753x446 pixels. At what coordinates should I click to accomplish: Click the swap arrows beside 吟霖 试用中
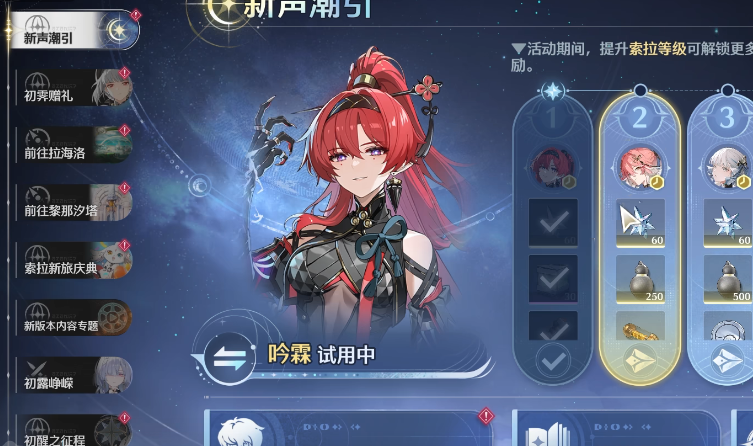coord(228,357)
